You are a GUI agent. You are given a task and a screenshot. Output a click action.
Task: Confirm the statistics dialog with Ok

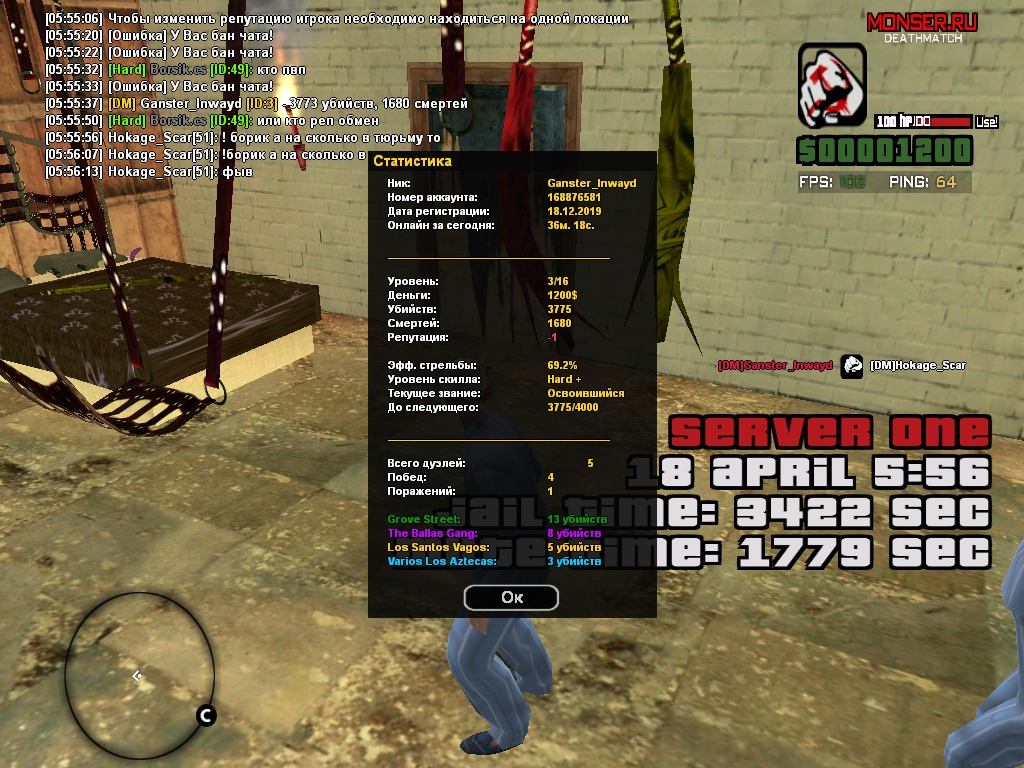[x=511, y=597]
